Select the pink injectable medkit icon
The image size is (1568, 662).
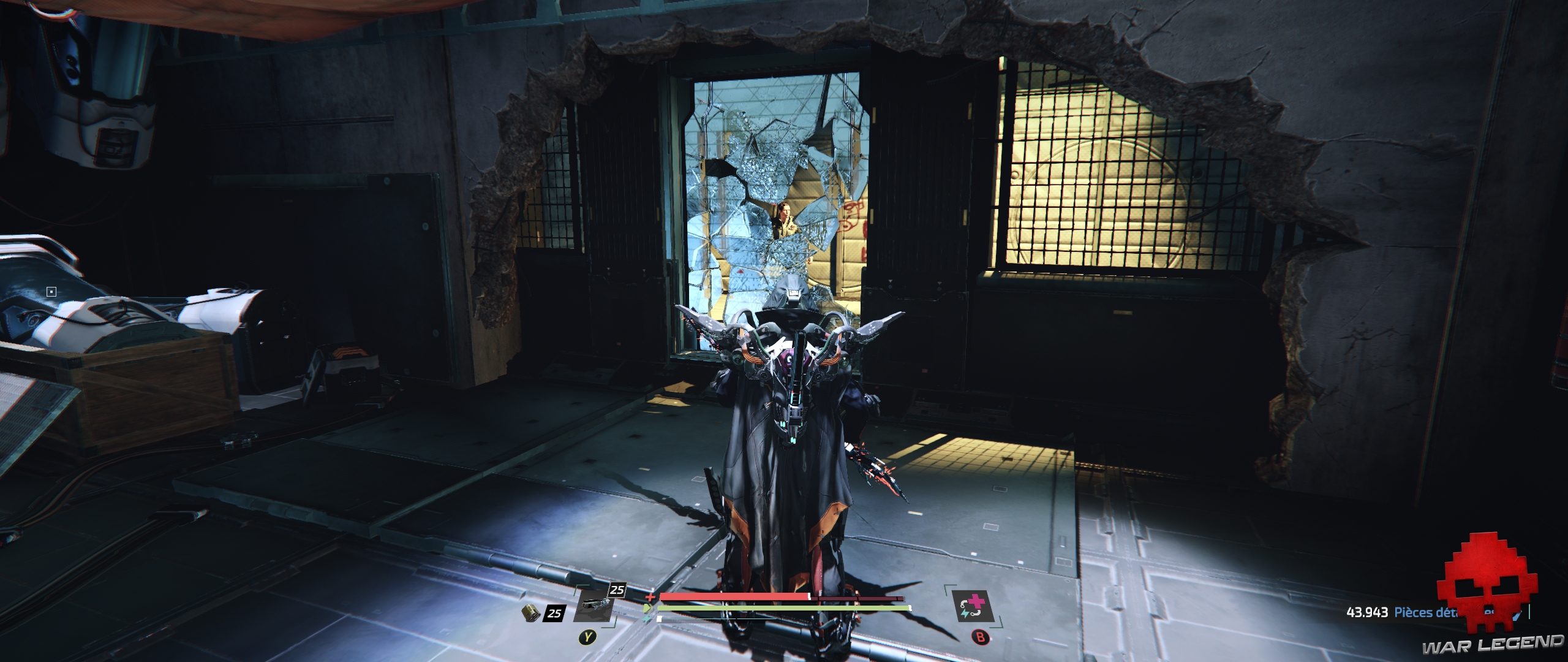coord(974,606)
